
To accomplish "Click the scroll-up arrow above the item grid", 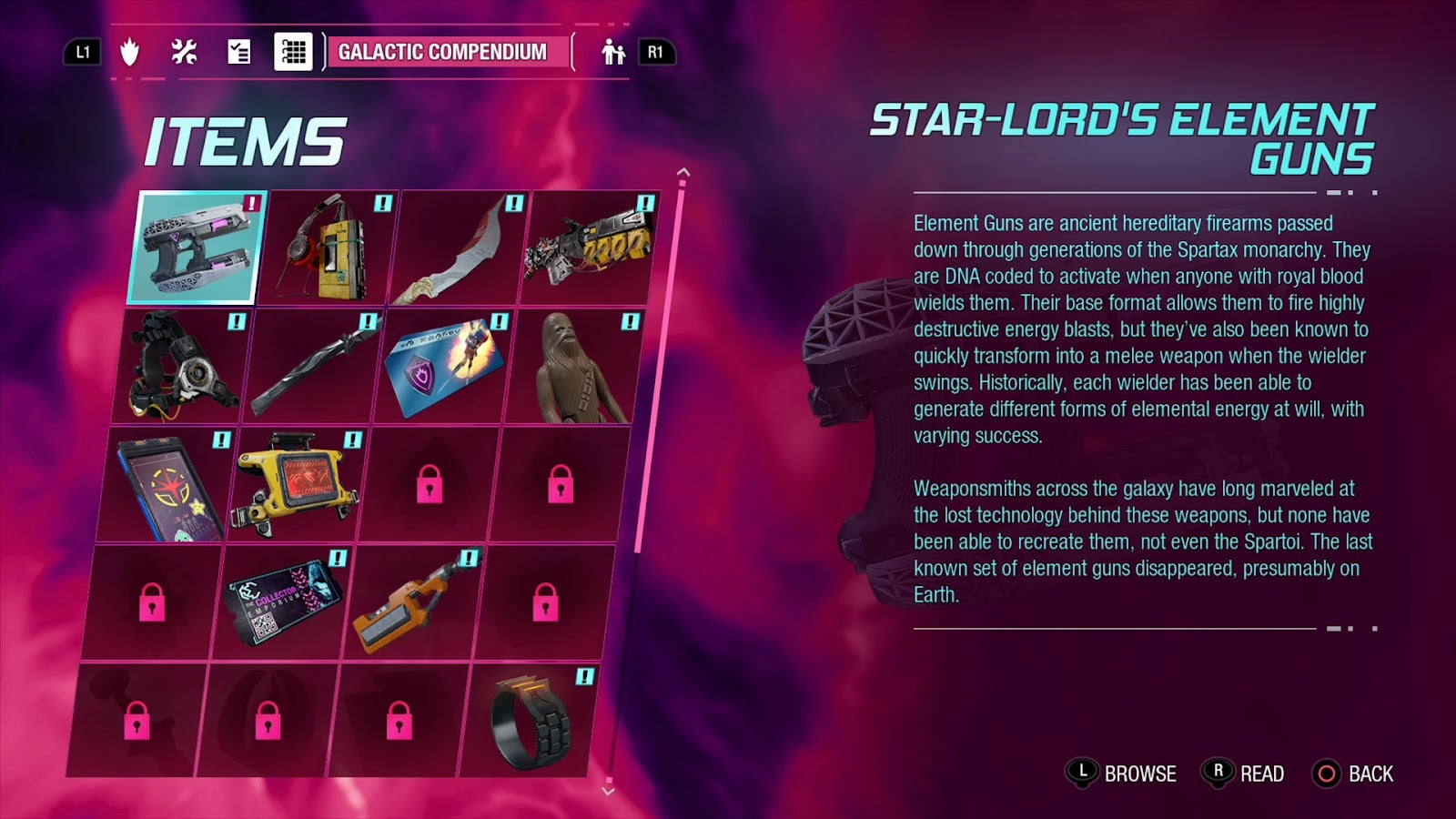I will (683, 172).
